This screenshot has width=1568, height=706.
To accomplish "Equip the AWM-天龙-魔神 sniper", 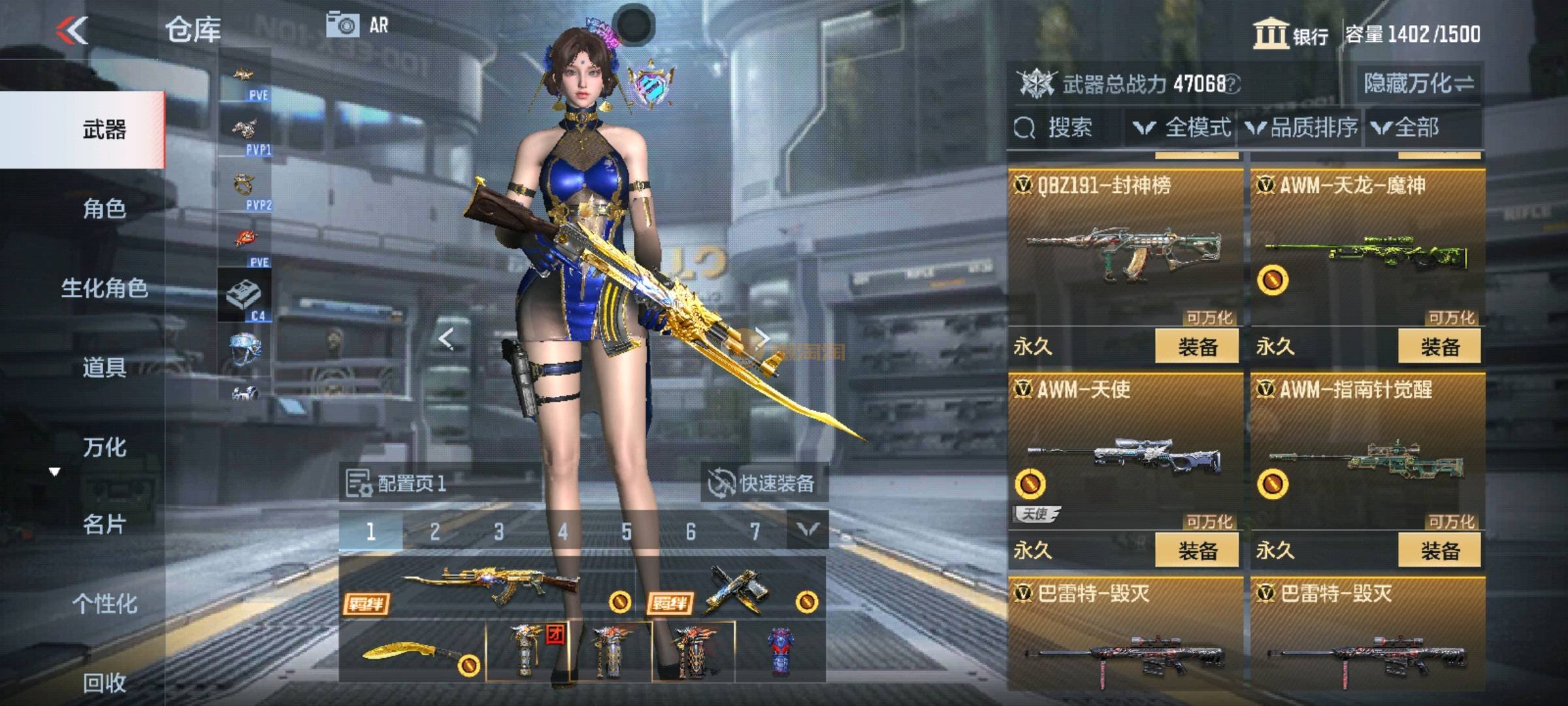I will point(1439,346).
